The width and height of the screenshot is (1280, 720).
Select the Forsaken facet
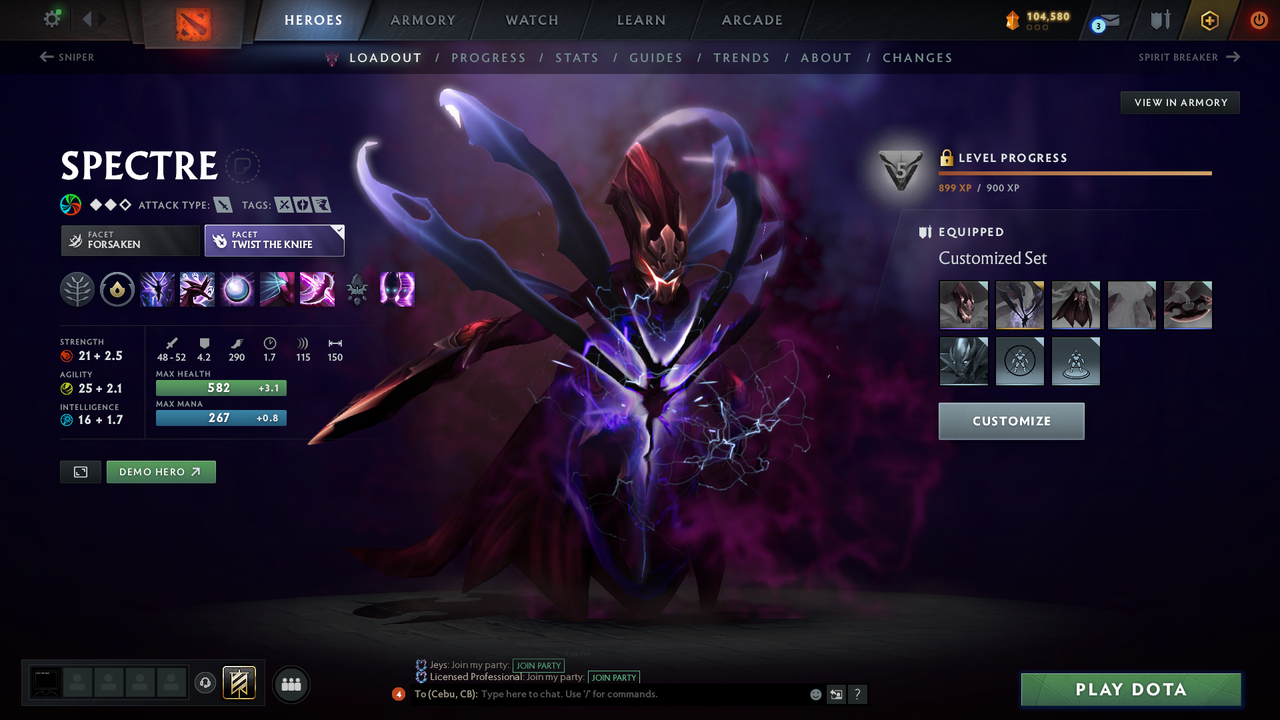[x=130, y=240]
